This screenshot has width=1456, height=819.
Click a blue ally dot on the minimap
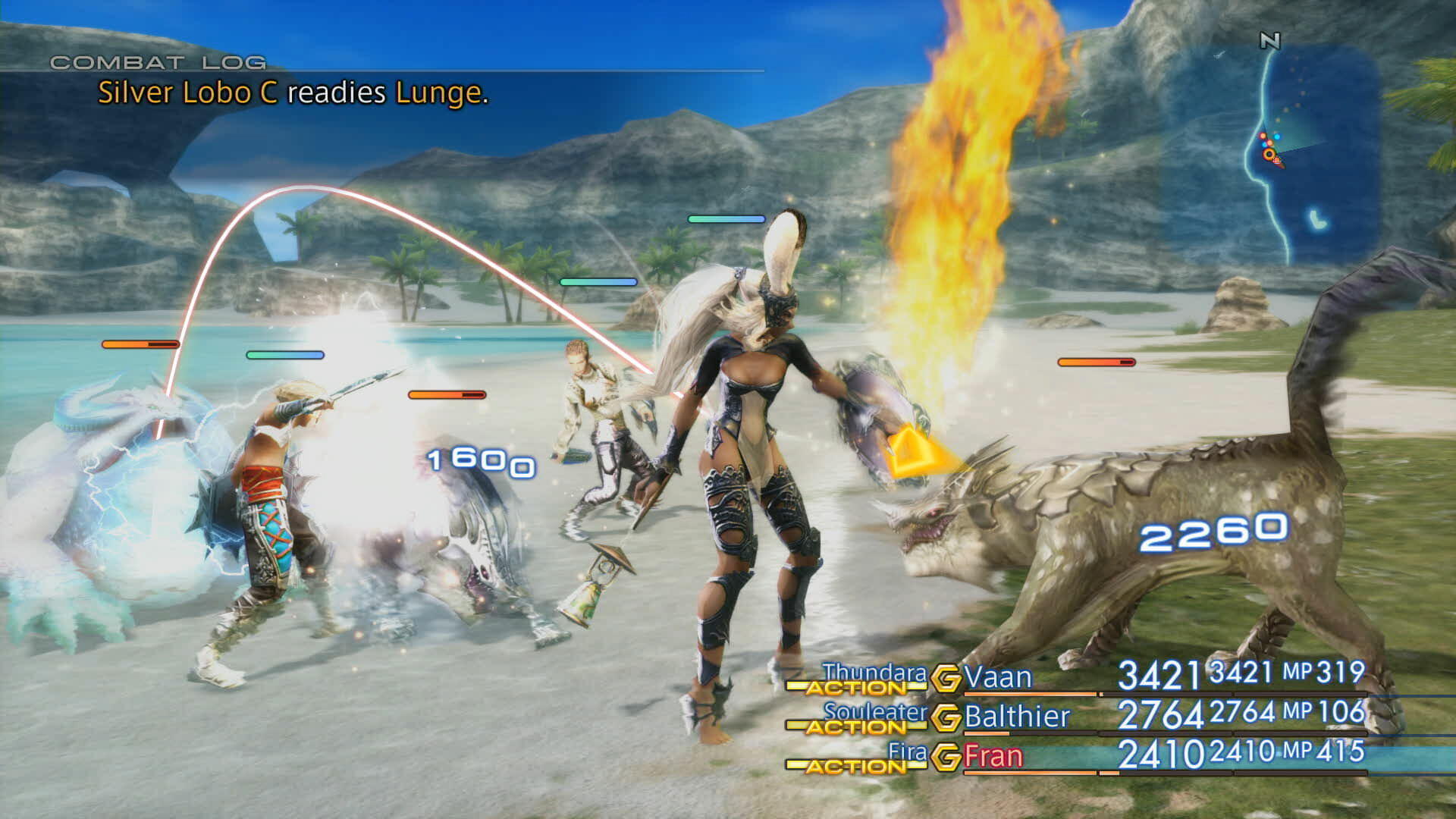[1277, 136]
